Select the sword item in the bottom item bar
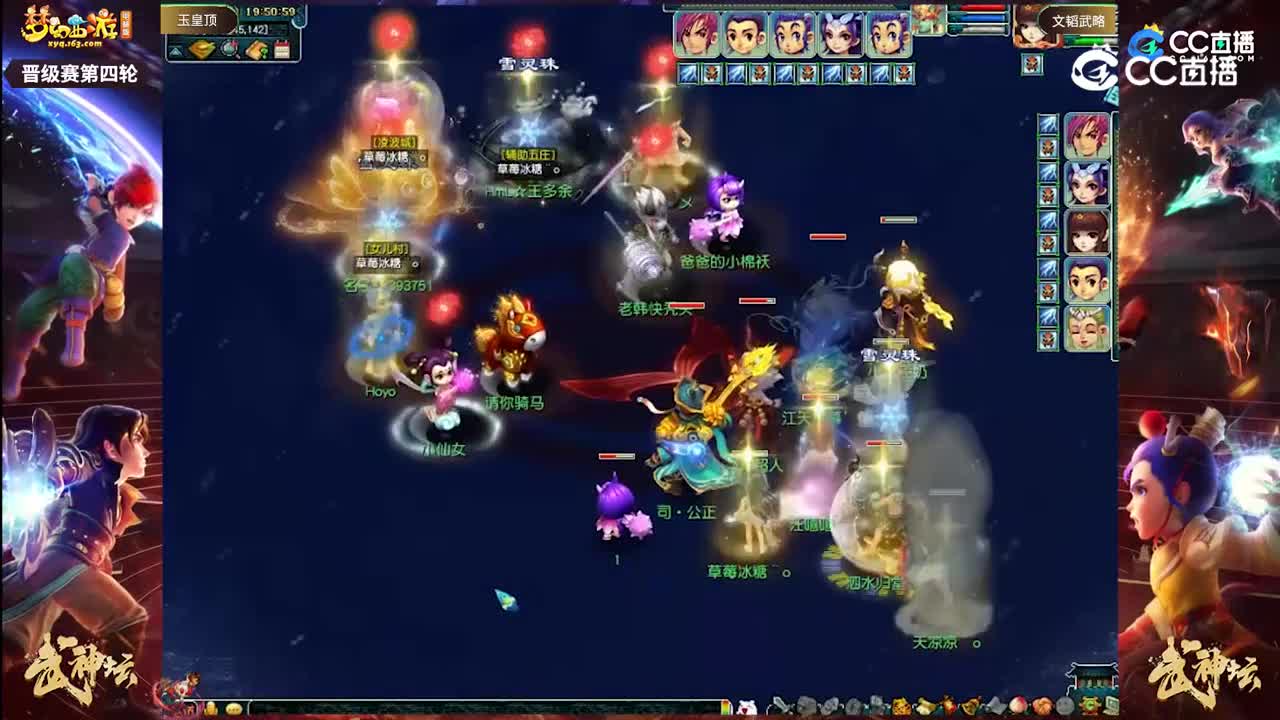The height and width of the screenshot is (720, 1280). point(781,705)
